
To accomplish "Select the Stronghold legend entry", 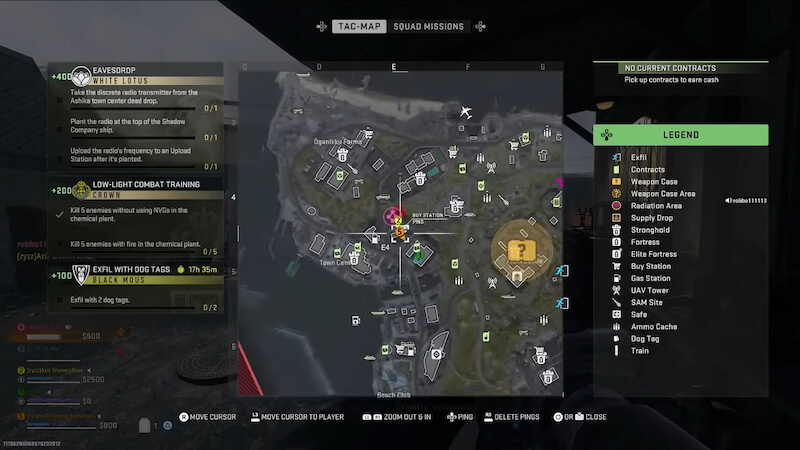I will [650, 230].
